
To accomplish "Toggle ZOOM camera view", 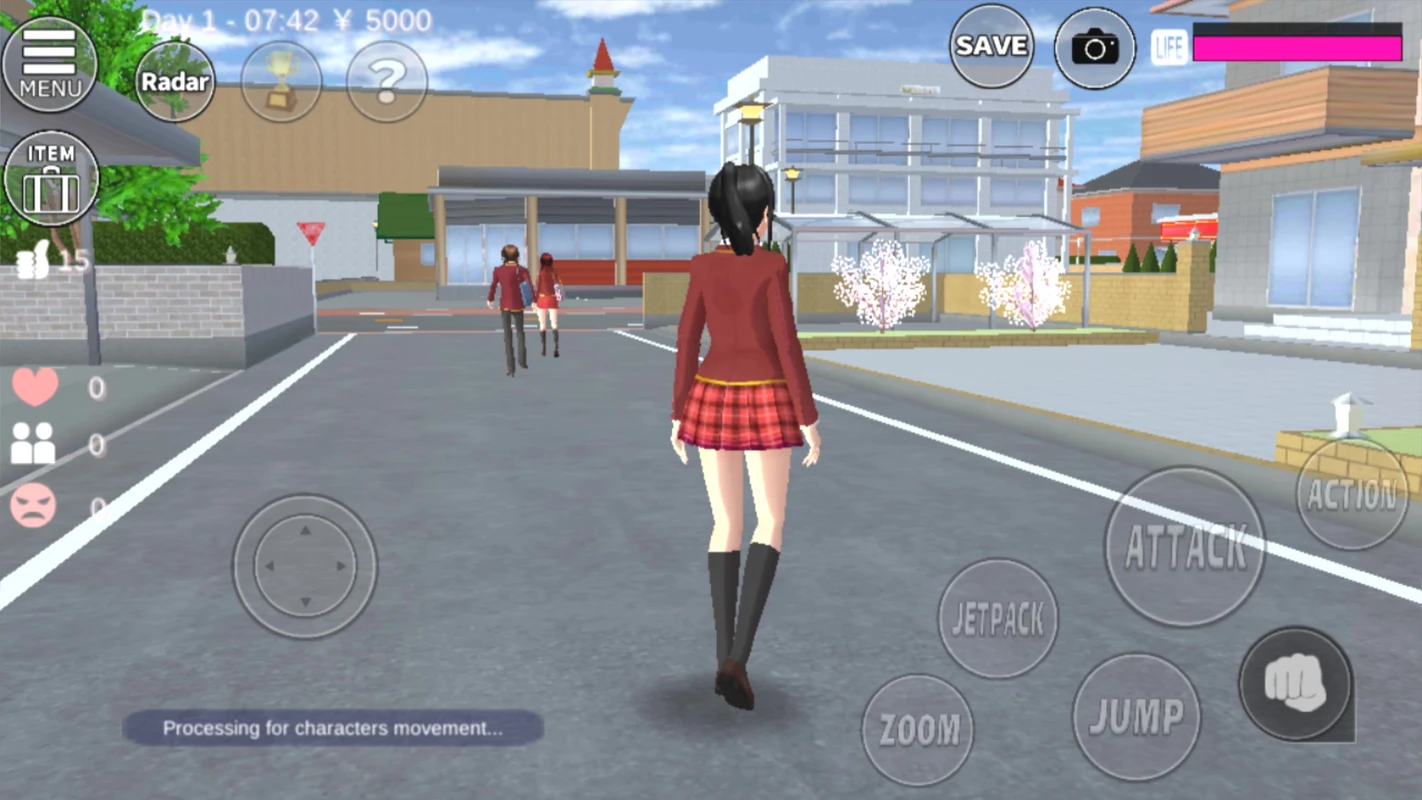I will pyautogui.click(x=919, y=729).
